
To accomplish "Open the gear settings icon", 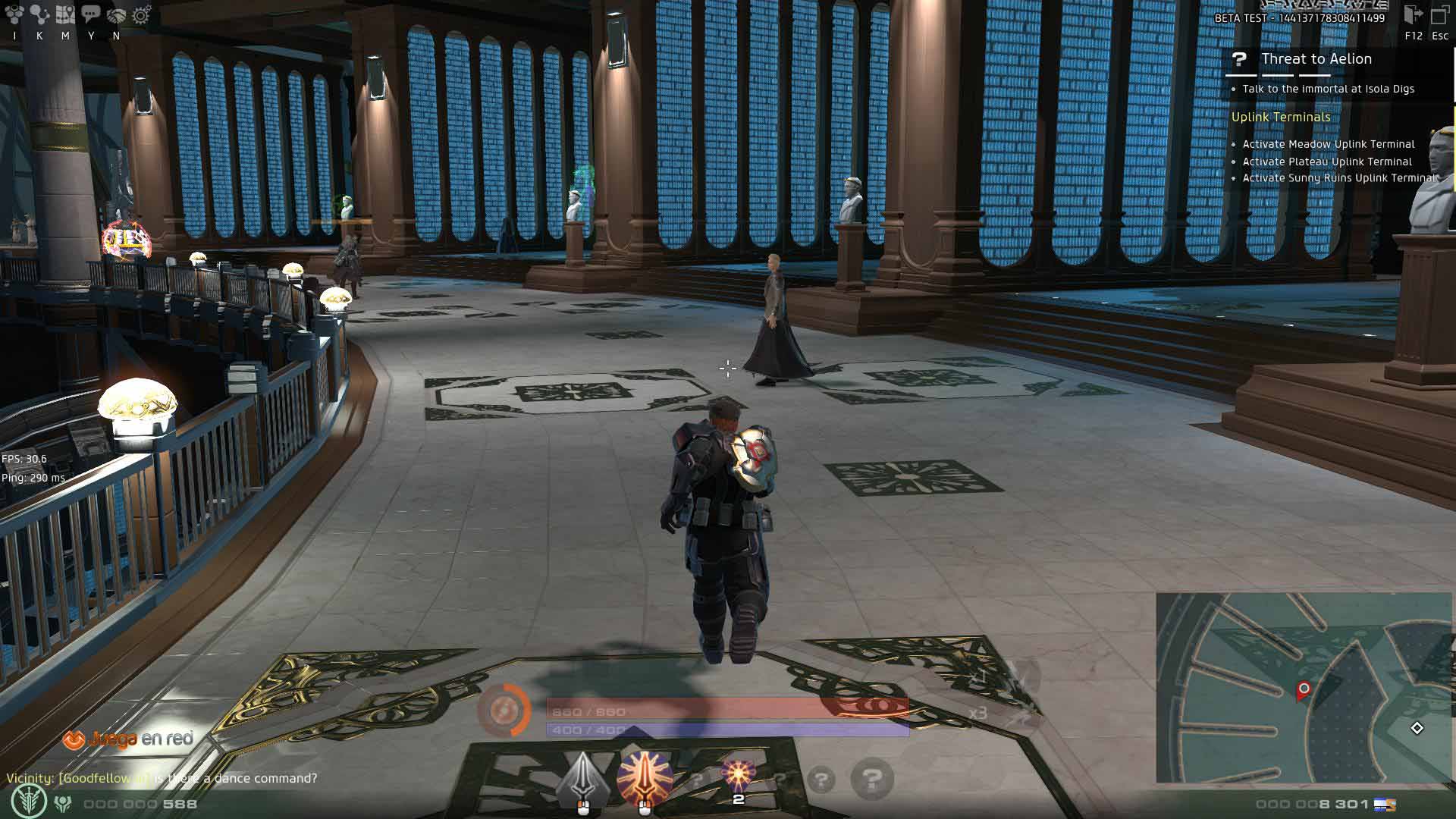I will (x=142, y=14).
